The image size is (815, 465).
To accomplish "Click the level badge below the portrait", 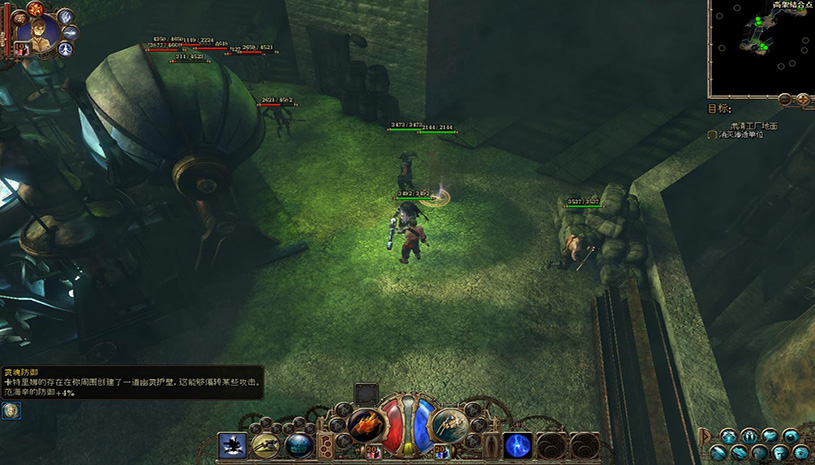I will (x=20, y=48).
